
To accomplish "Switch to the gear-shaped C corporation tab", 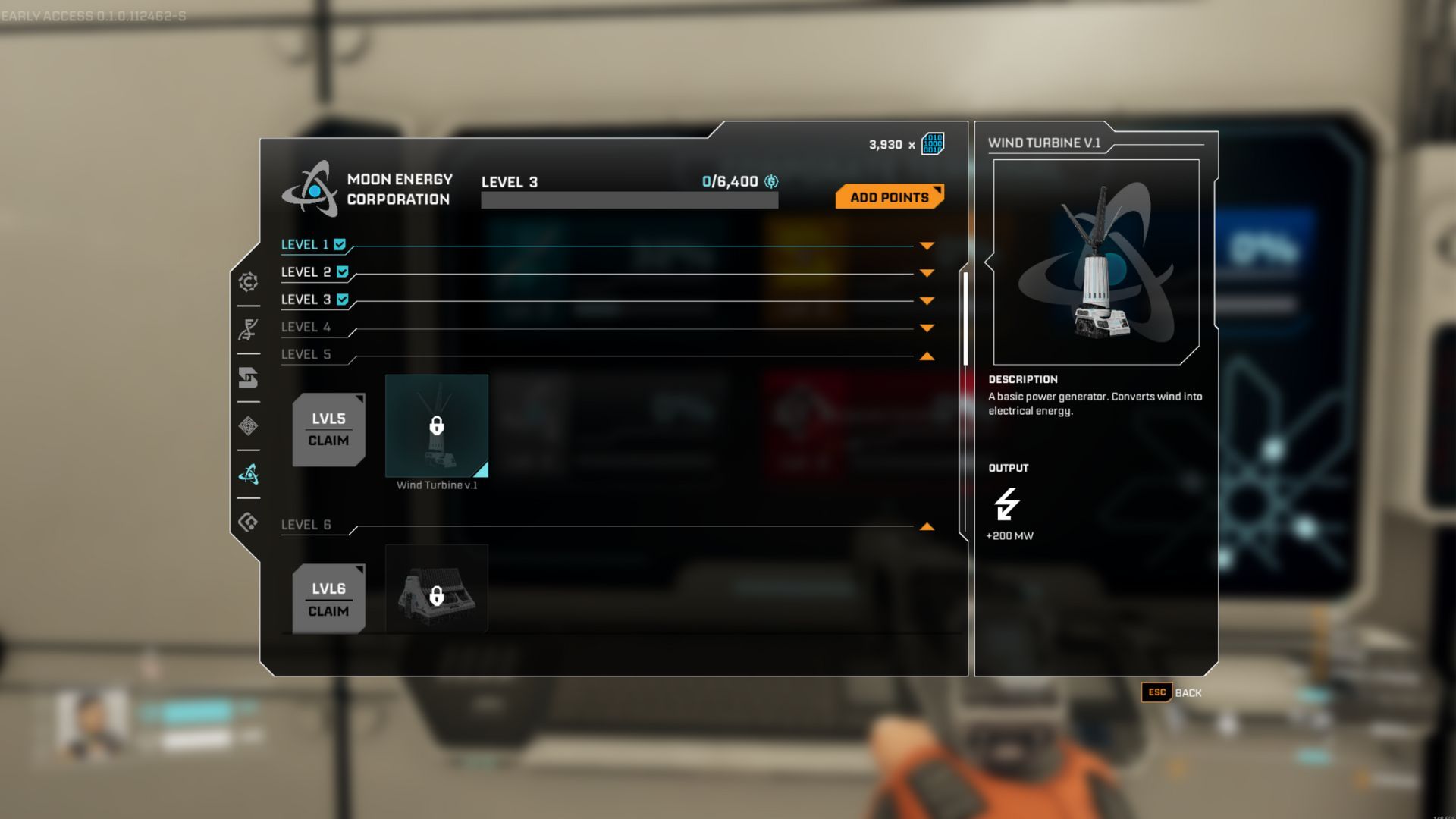I will coord(248,282).
